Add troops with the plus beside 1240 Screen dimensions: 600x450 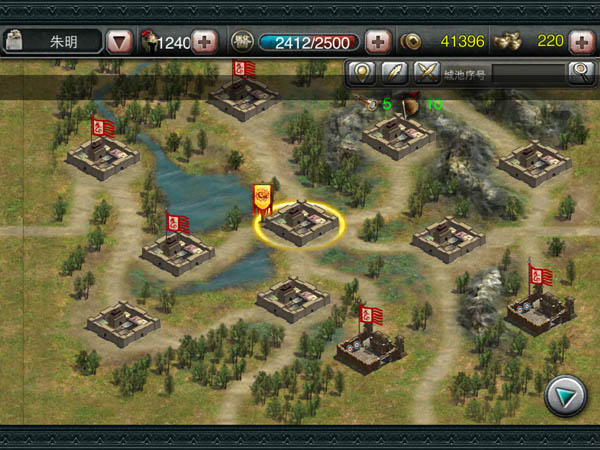[204, 42]
